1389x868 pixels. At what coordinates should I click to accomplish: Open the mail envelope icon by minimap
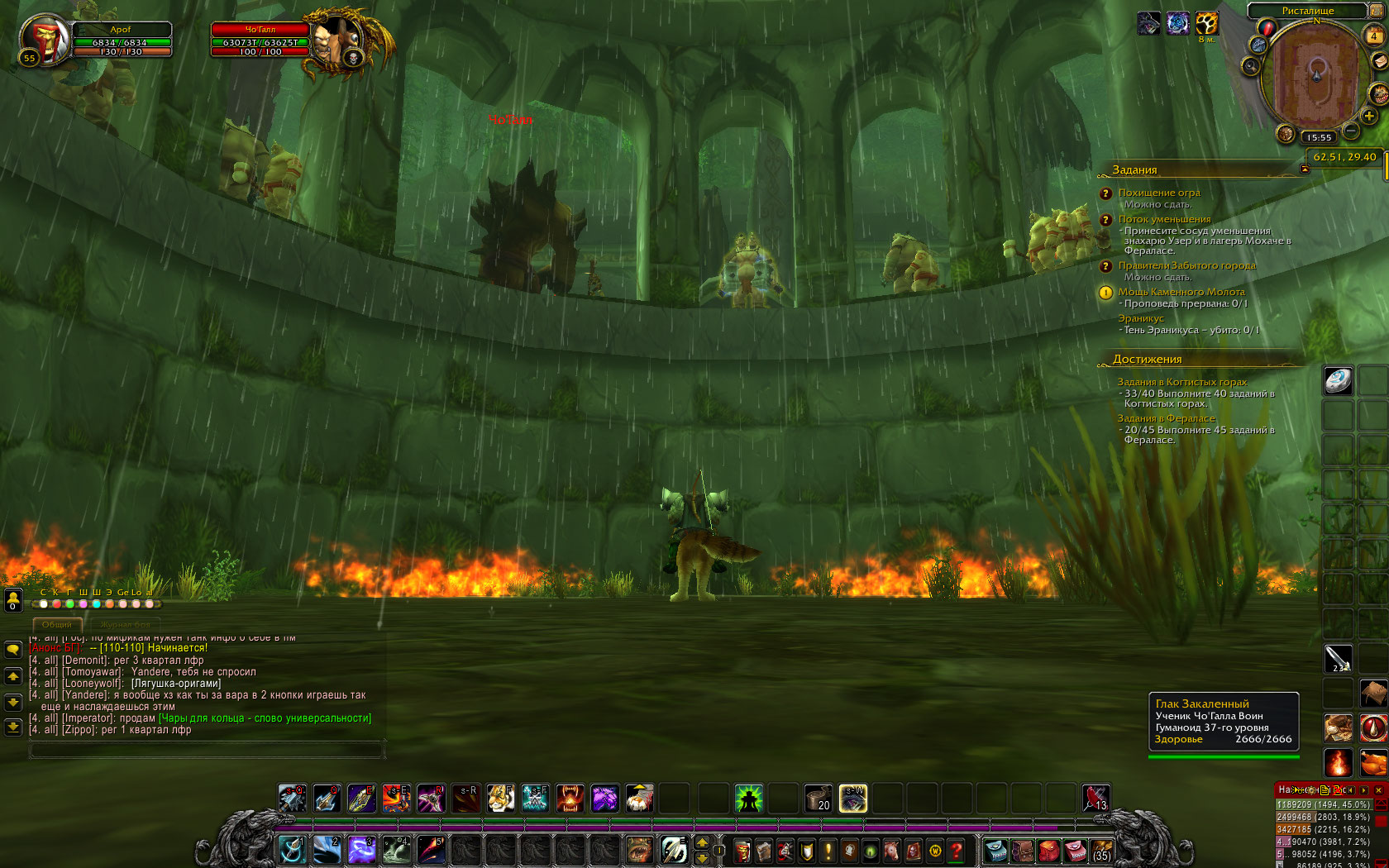[1378, 61]
